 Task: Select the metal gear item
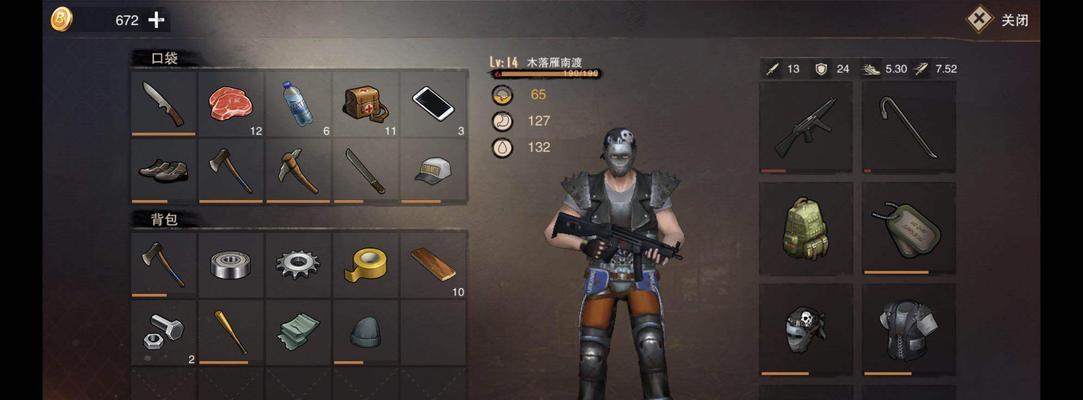click(298, 264)
